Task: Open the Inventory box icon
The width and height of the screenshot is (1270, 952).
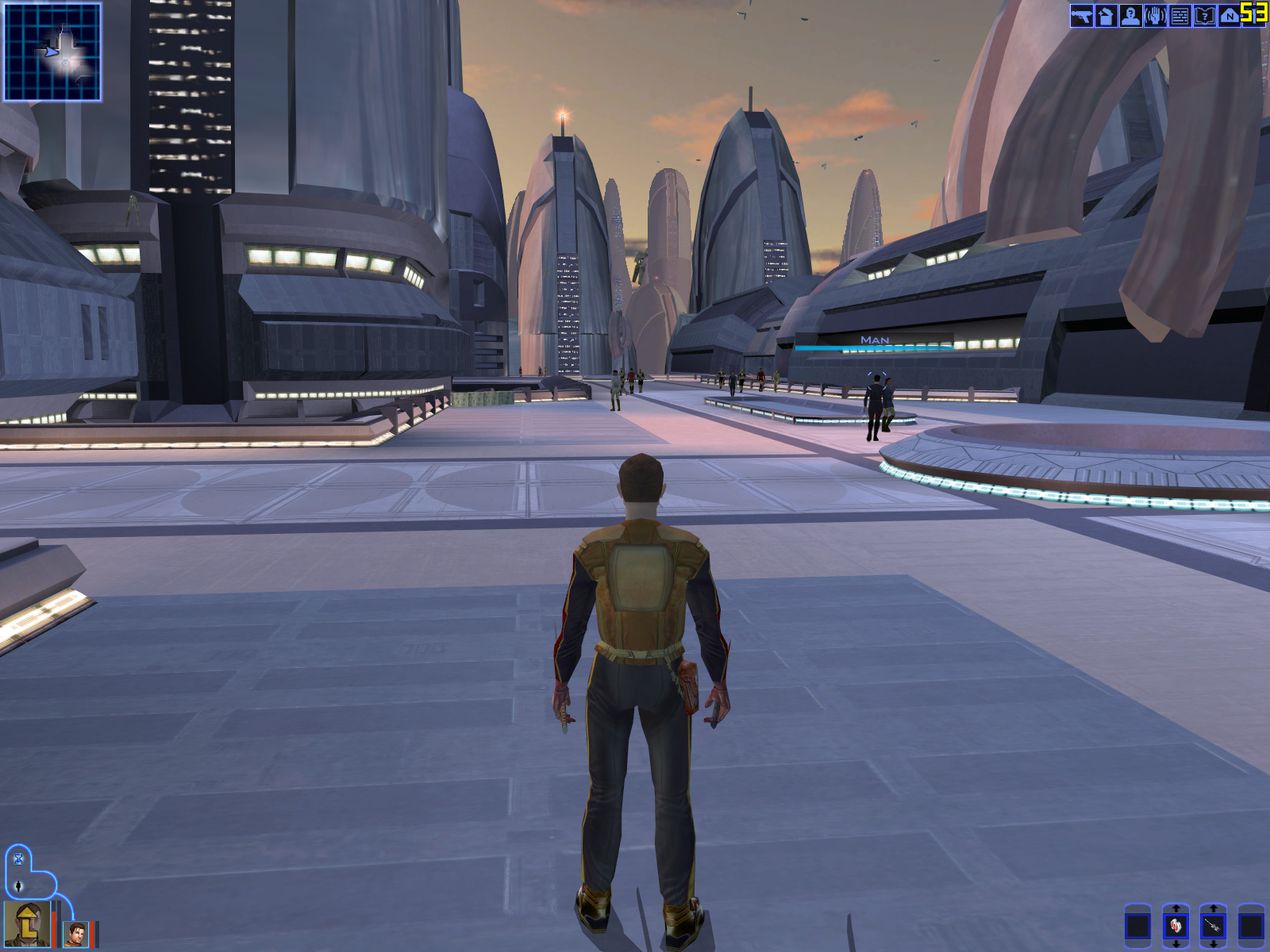Action: (x=1106, y=16)
